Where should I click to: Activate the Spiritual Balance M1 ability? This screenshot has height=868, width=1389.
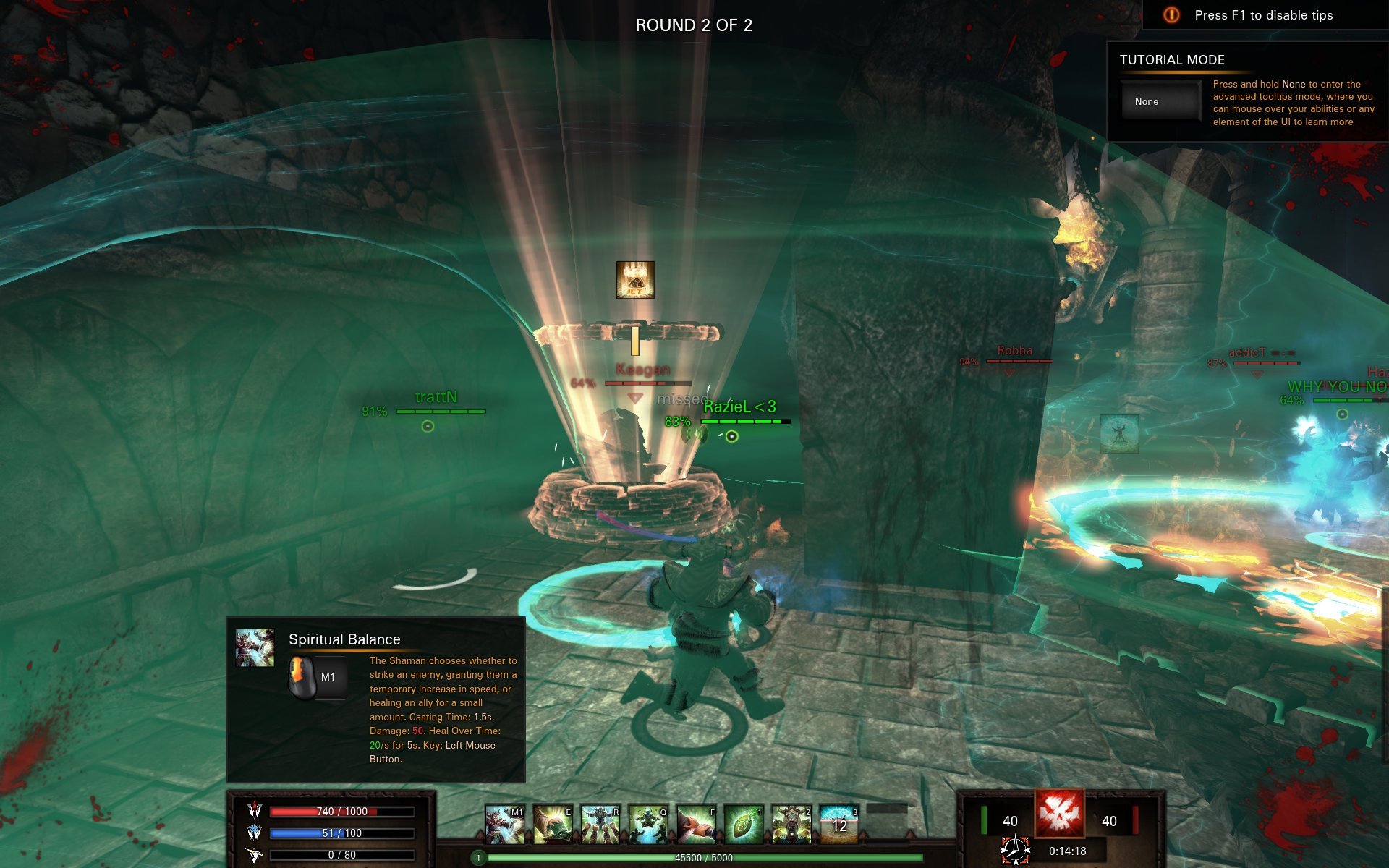[x=504, y=825]
